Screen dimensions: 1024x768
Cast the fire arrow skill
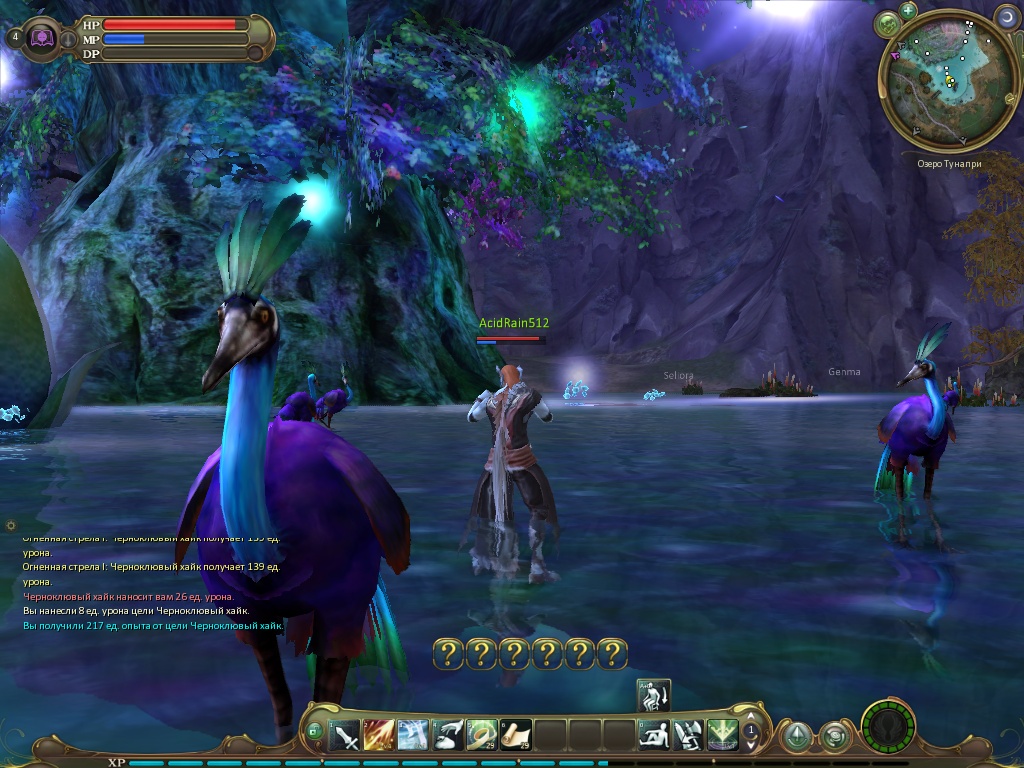(x=379, y=735)
